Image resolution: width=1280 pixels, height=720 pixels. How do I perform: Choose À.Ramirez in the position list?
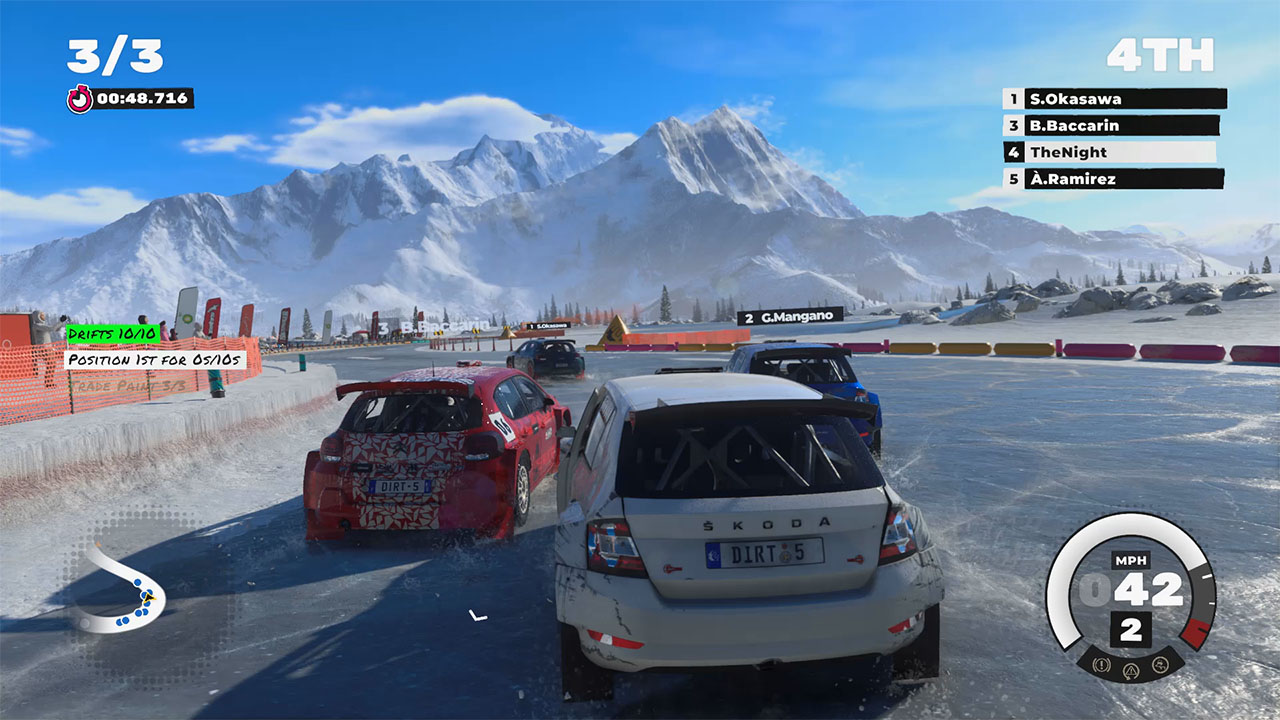(x=1113, y=180)
